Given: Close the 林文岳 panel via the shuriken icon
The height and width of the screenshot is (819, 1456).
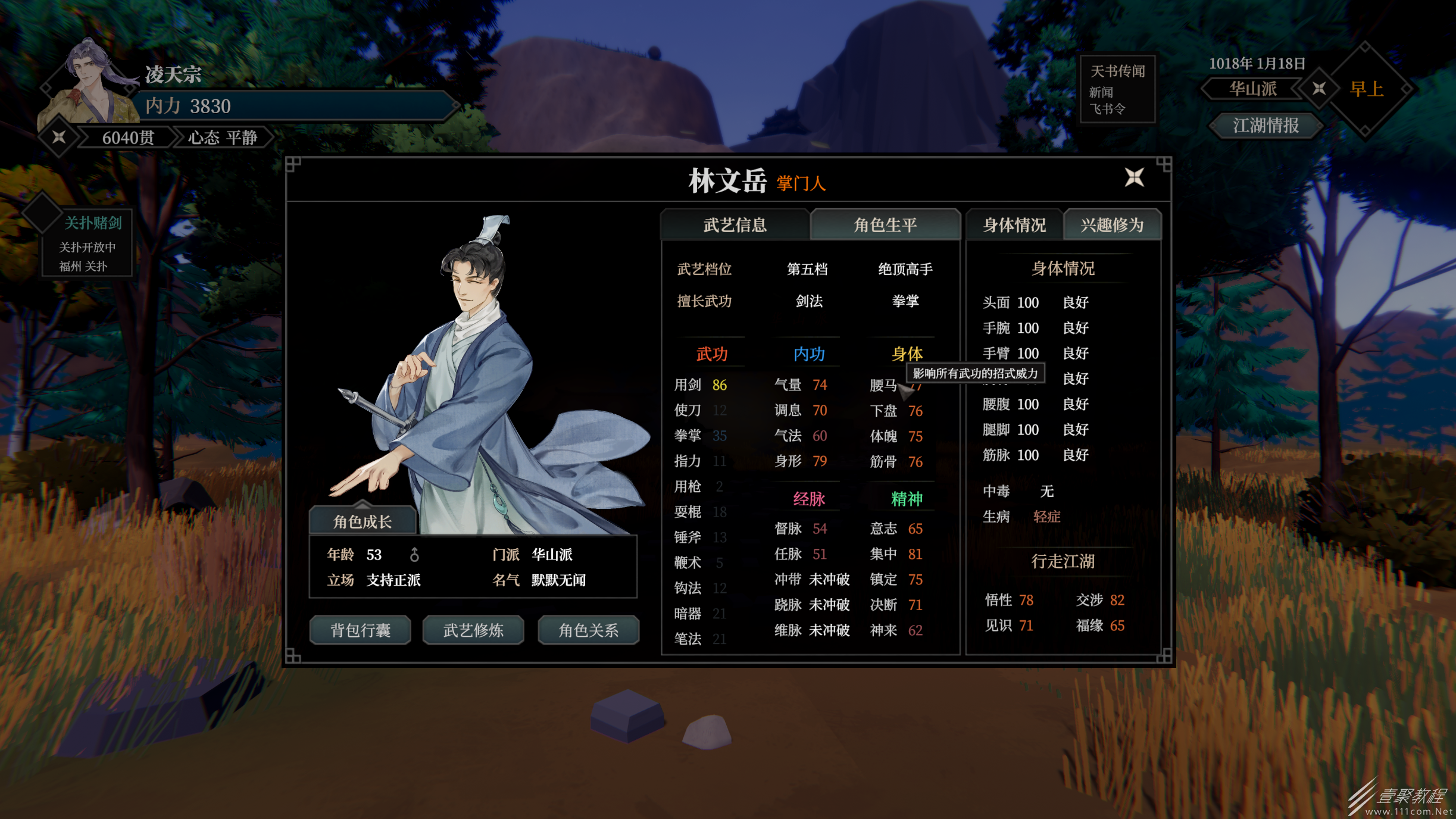Looking at the screenshot, I should [x=1136, y=177].
